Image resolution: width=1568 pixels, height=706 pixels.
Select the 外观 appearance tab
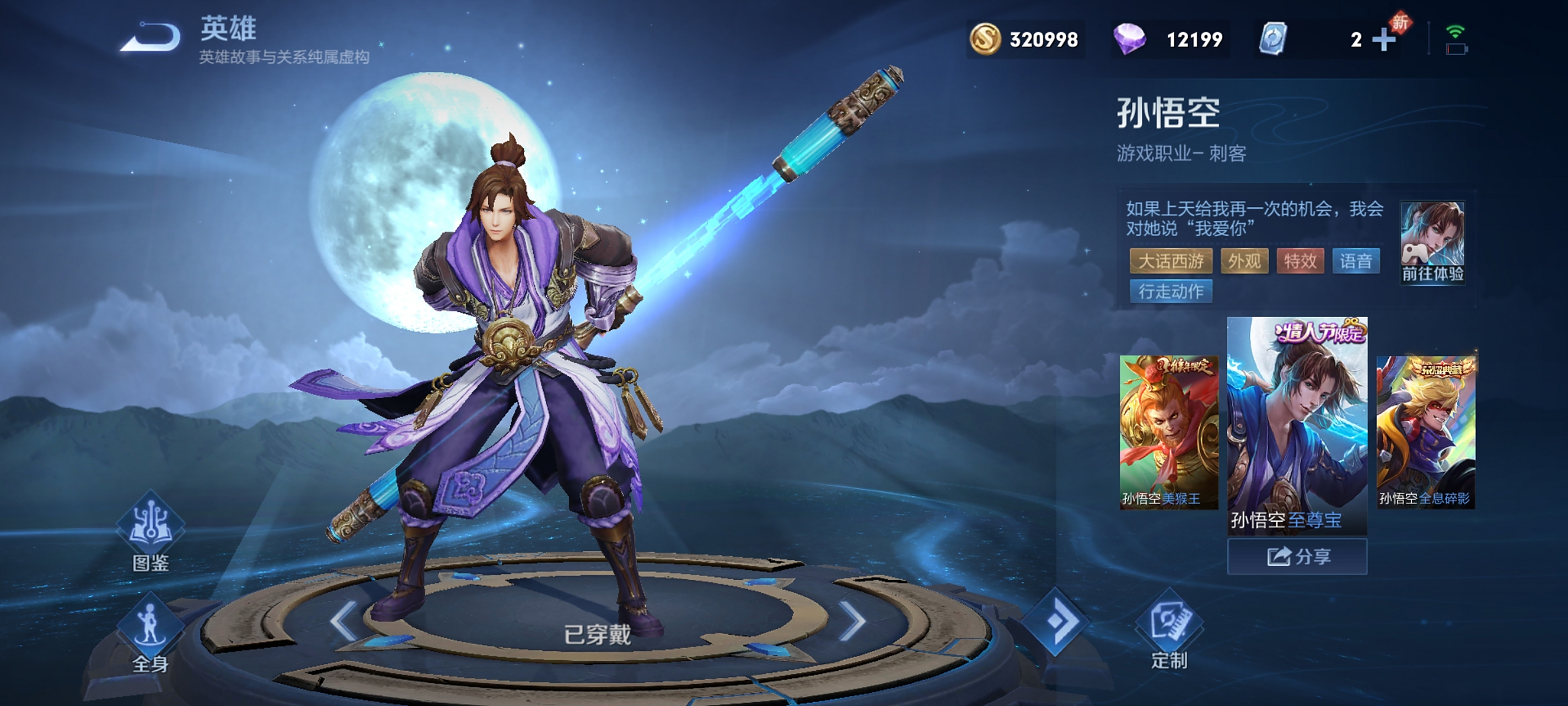(1244, 261)
